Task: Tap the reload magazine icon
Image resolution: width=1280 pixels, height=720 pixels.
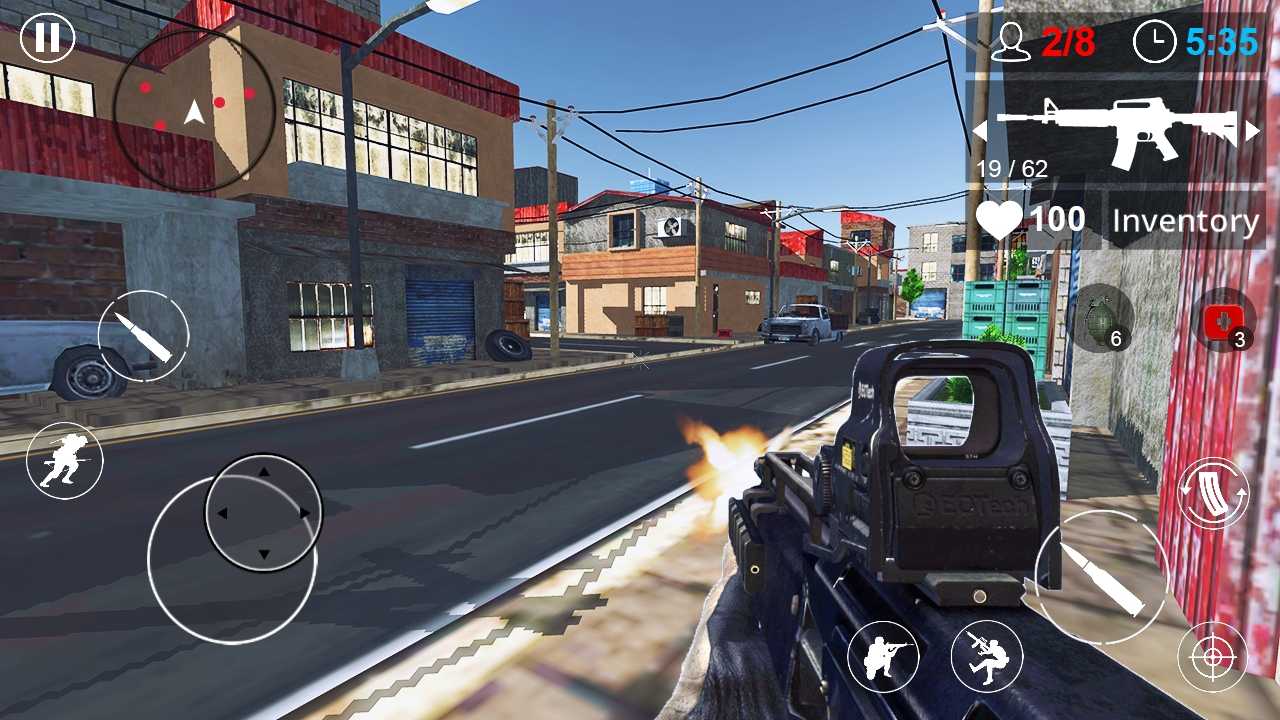Action: pos(1213,492)
